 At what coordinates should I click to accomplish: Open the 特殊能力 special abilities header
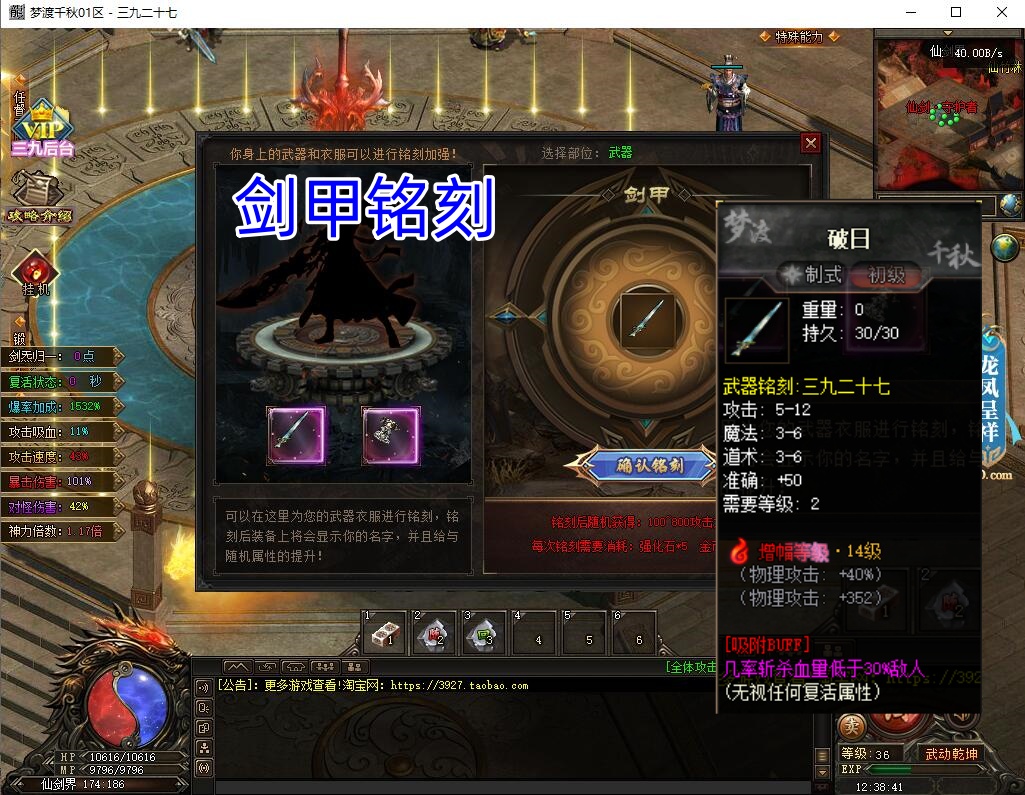(x=798, y=37)
